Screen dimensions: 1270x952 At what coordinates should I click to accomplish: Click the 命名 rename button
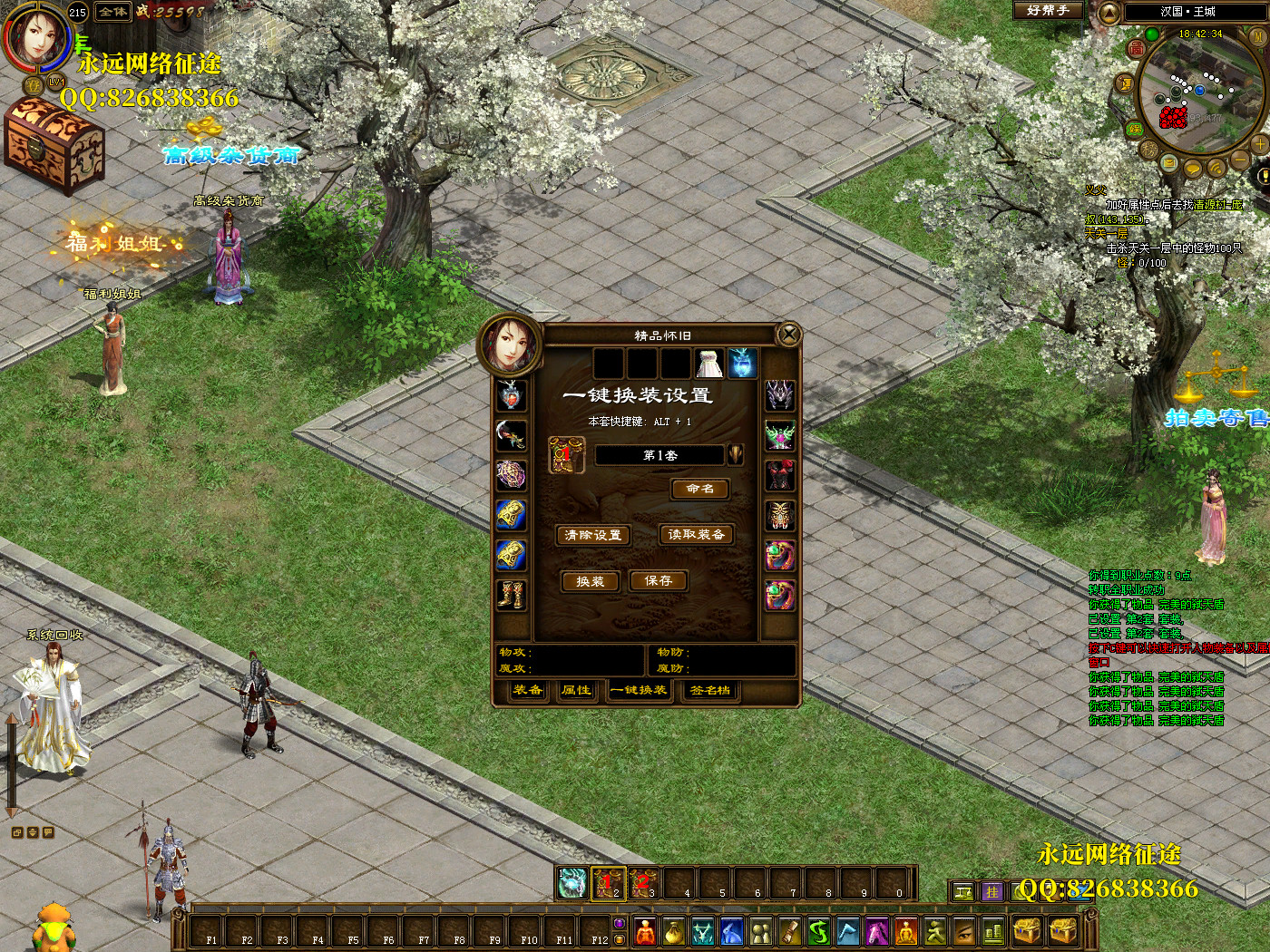[699, 489]
